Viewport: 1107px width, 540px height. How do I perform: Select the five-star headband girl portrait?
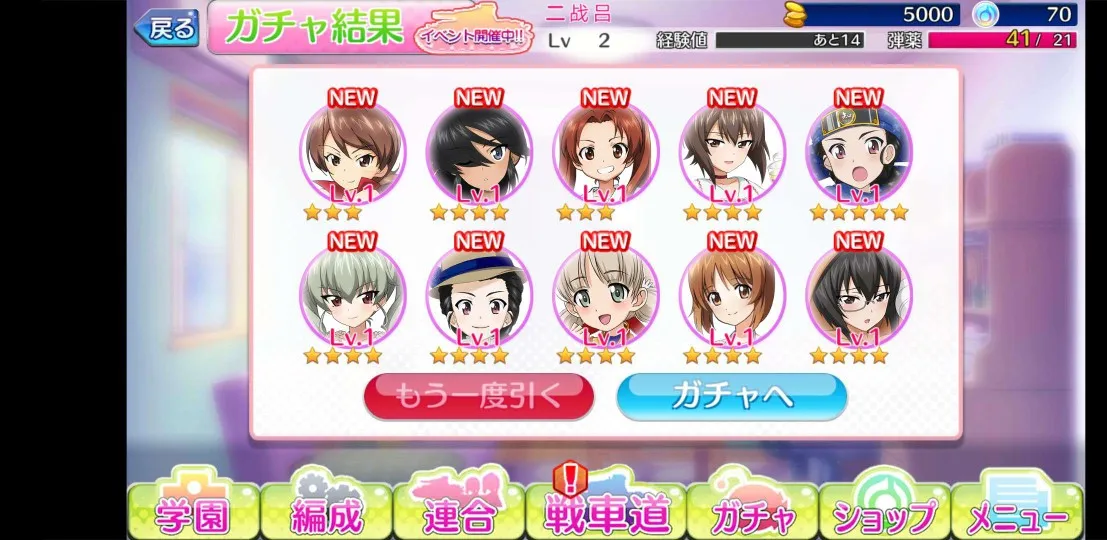point(858,154)
